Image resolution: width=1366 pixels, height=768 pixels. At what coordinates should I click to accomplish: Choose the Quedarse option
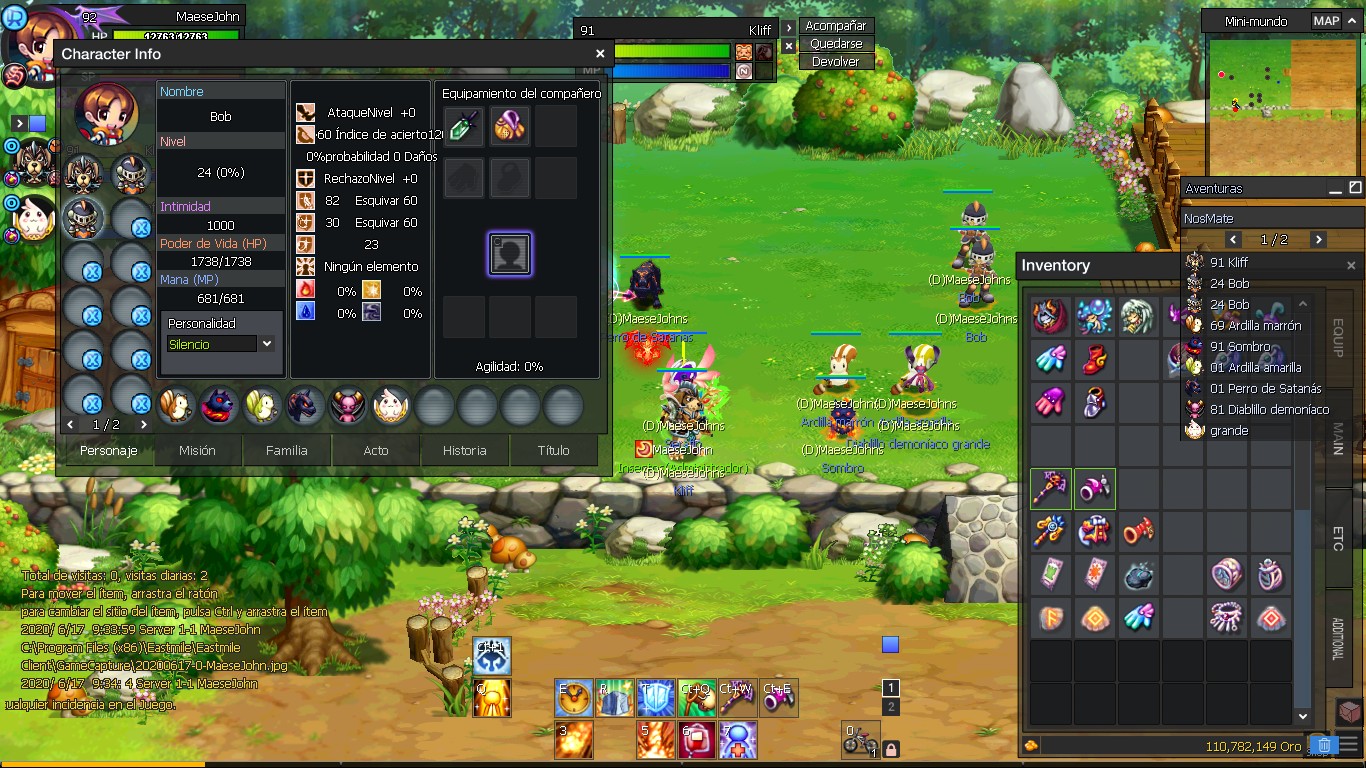pos(836,44)
